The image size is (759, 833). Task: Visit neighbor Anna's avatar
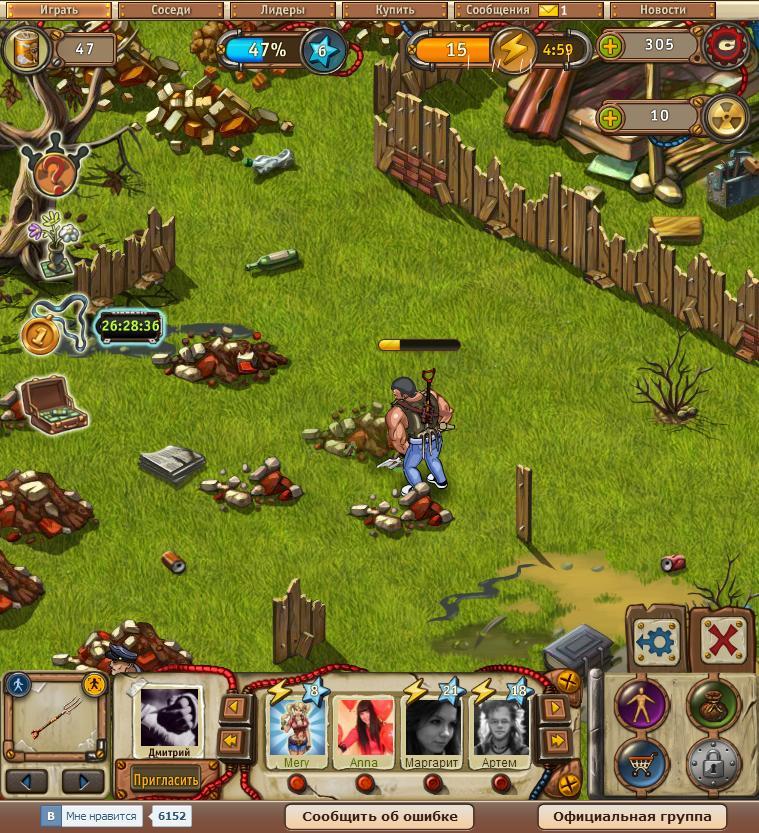pyautogui.click(x=364, y=727)
